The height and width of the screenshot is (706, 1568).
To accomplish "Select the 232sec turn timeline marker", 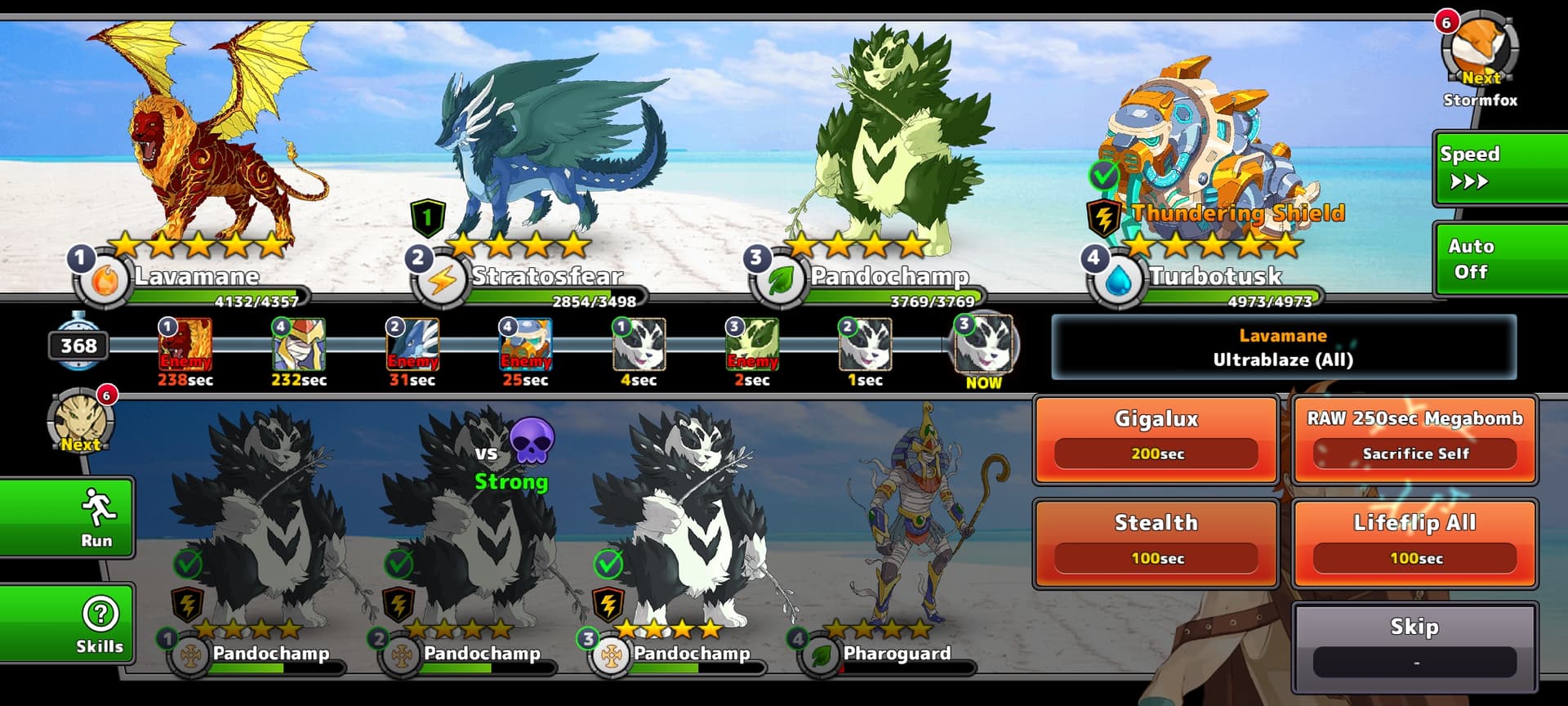I will click(298, 345).
